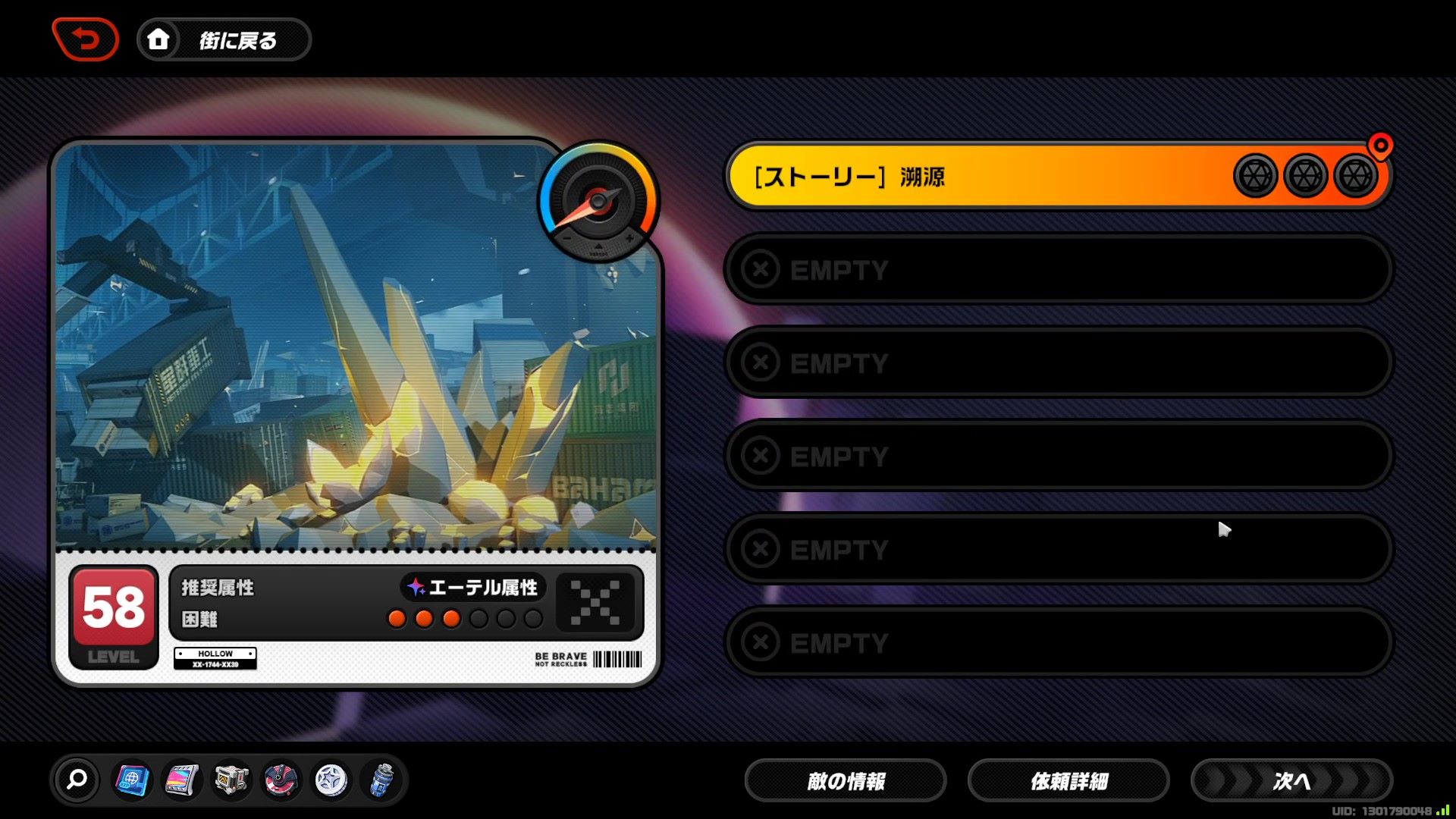Select the blue battery canister reward icon
The width and height of the screenshot is (1456, 819).
382,780
